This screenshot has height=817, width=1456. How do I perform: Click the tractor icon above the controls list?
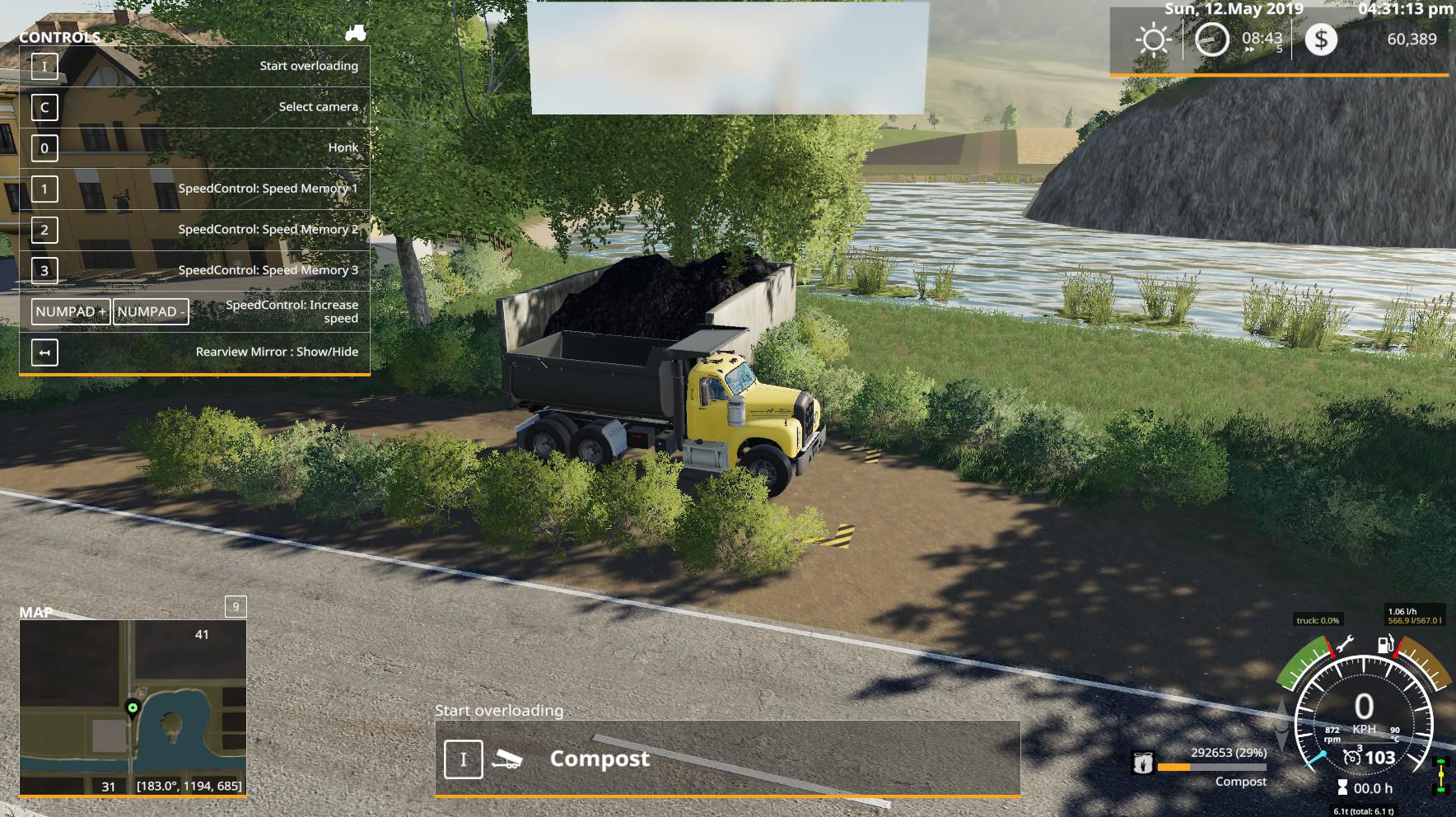(356, 33)
